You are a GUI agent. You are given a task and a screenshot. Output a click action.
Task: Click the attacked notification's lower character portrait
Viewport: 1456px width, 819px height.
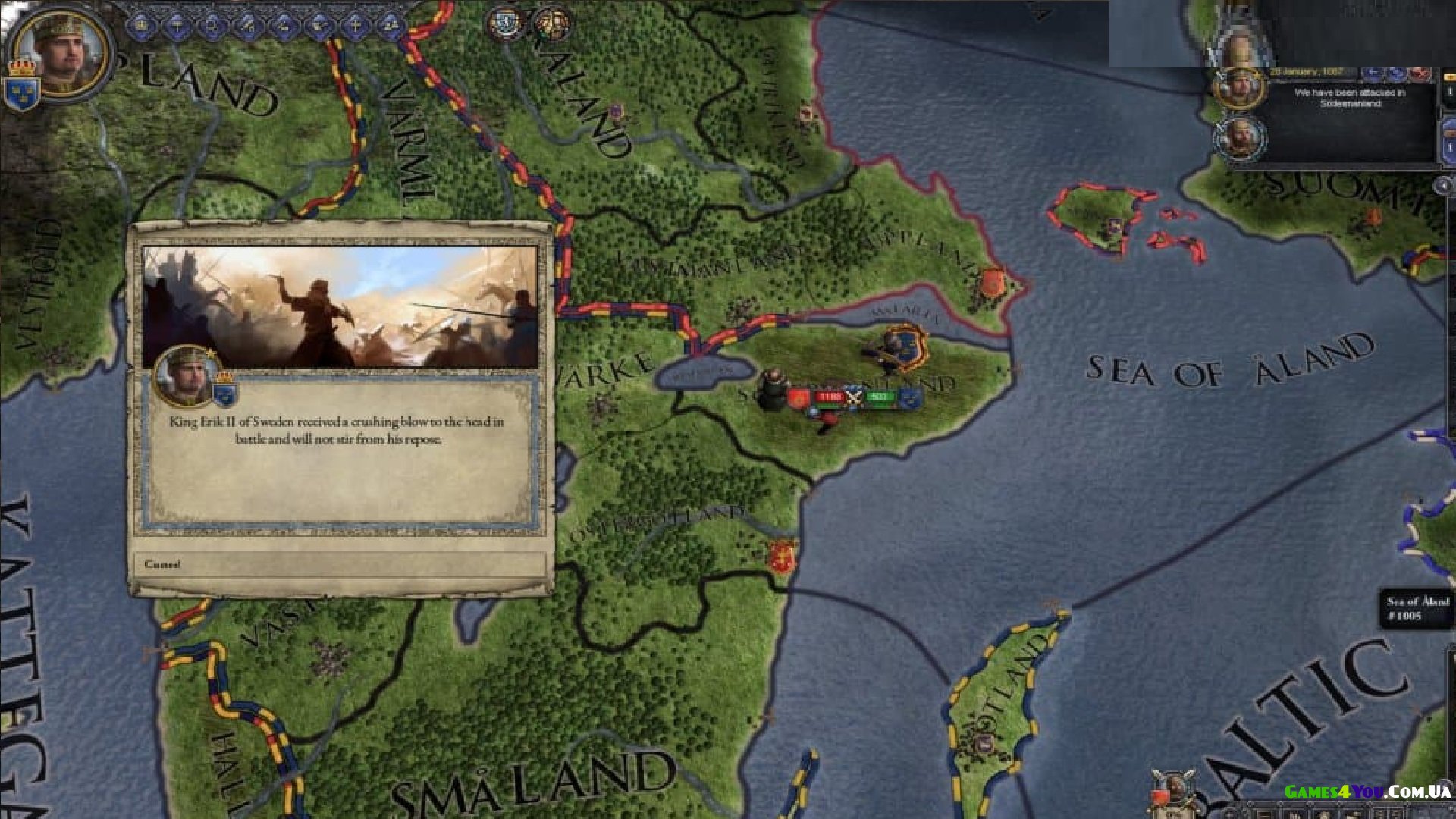pyautogui.click(x=1239, y=138)
